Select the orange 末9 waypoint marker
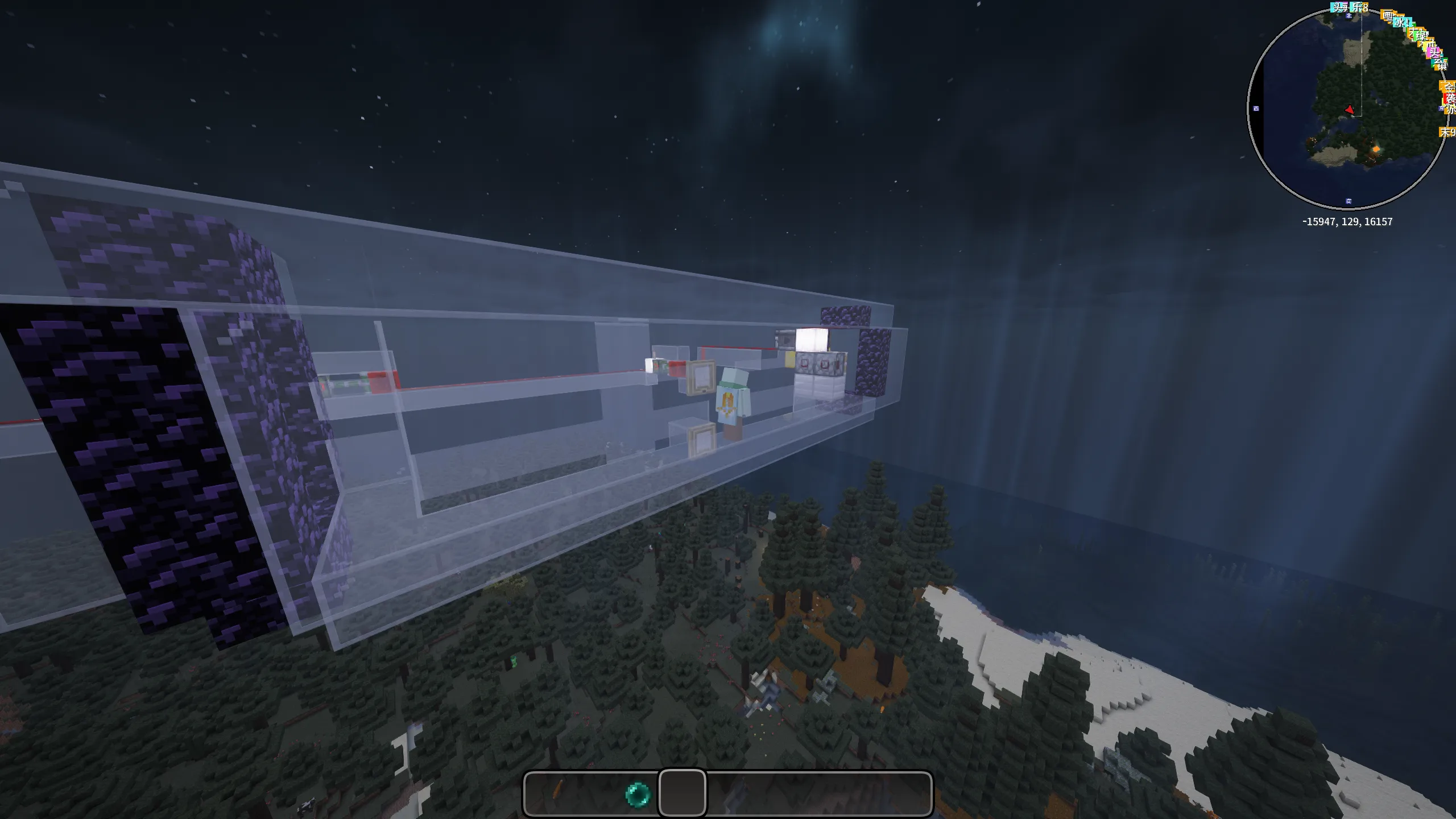The image size is (1456, 819). [1448, 132]
